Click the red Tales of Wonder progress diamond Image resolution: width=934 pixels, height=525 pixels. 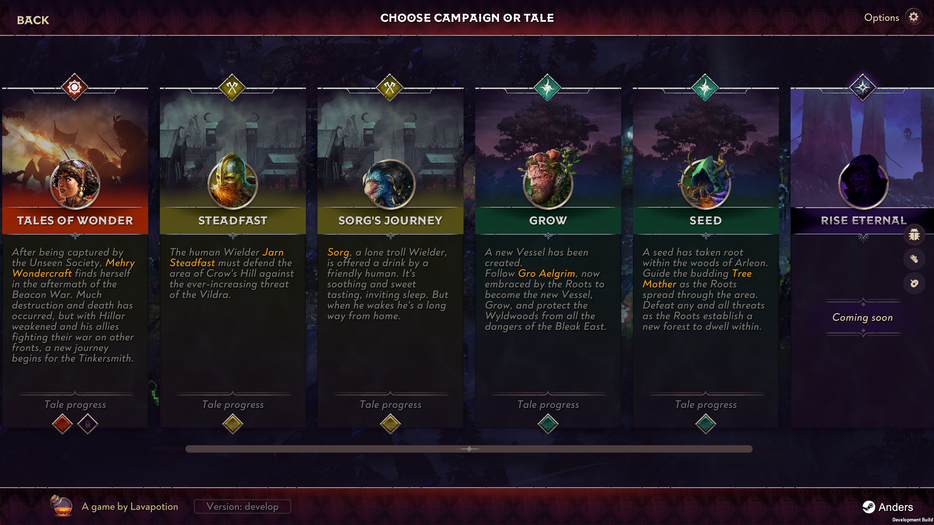pos(62,424)
